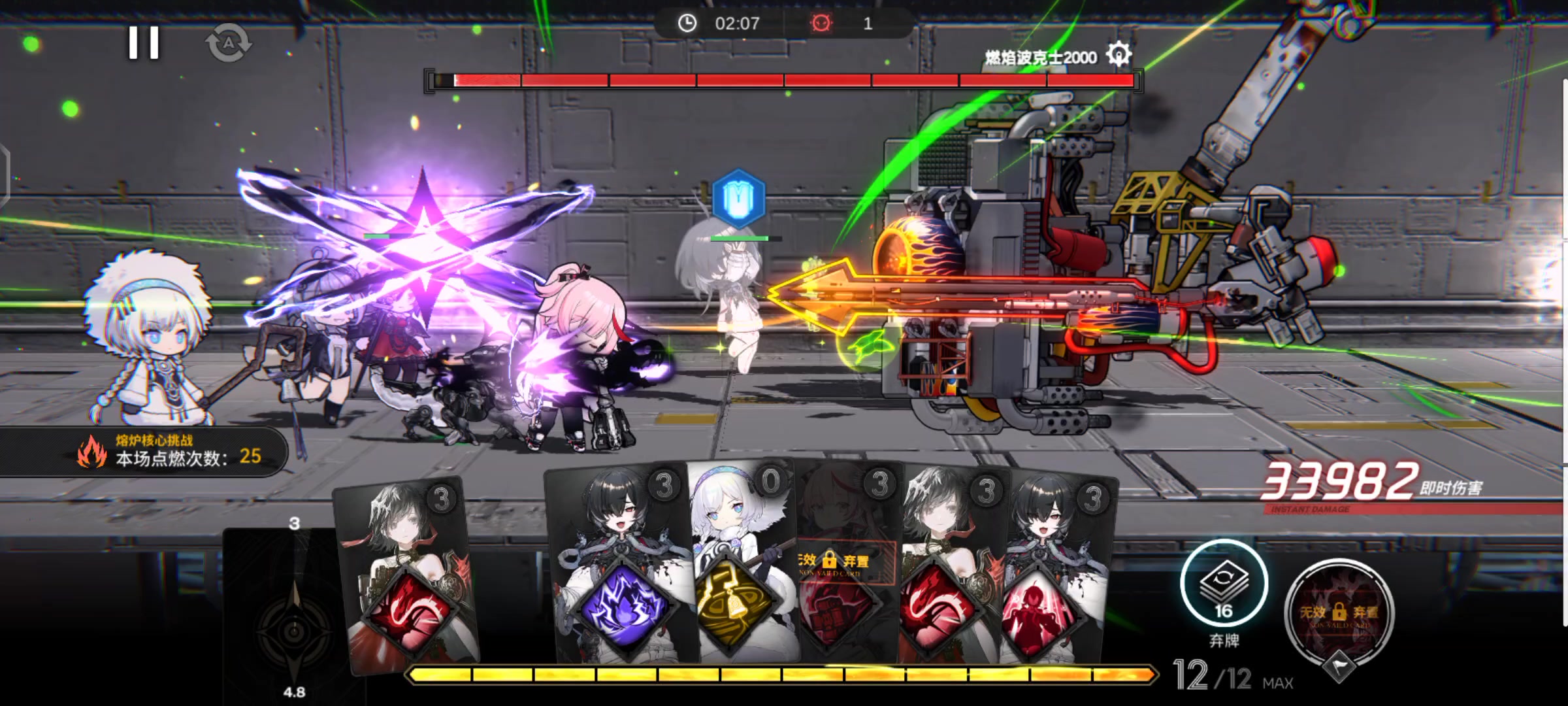
Task: Toggle the auto-battle mode icon
Action: pyautogui.click(x=228, y=43)
